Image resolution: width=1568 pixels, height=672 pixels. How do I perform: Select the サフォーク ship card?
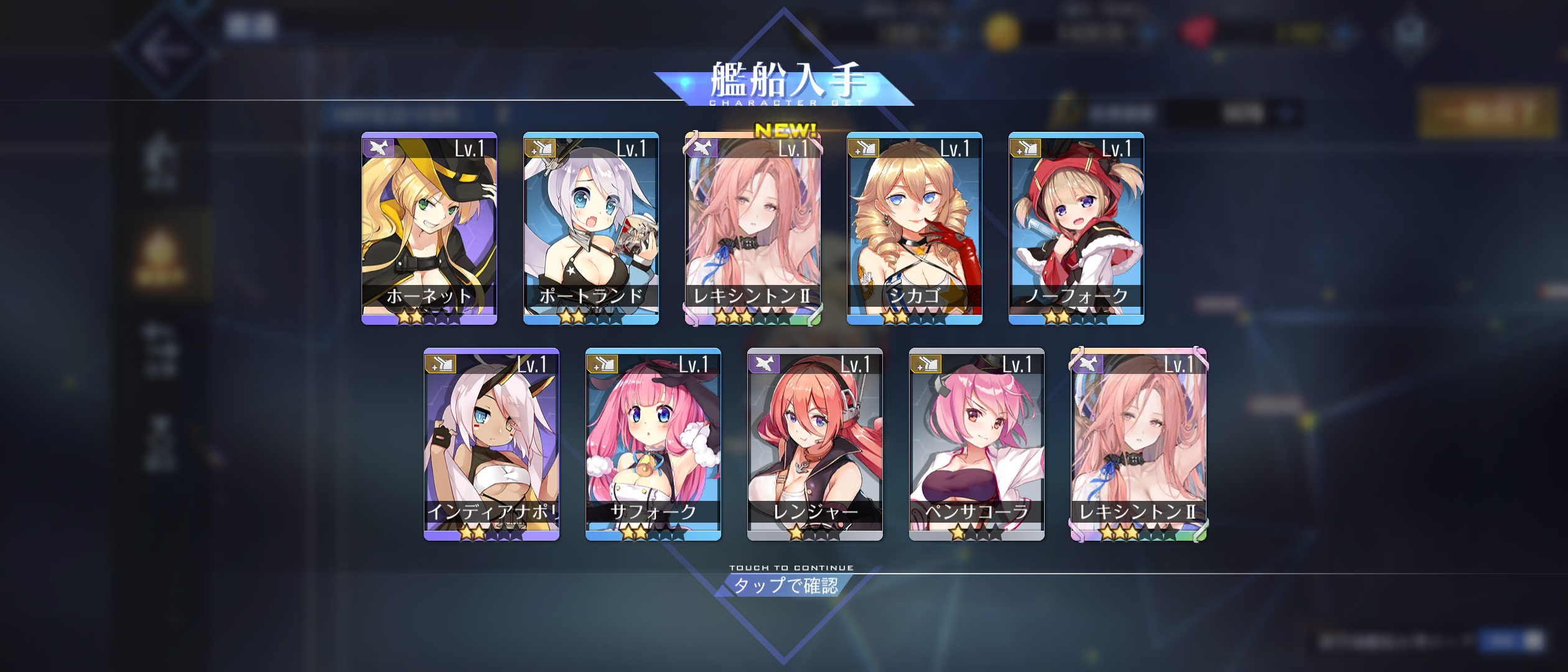(653, 444)
